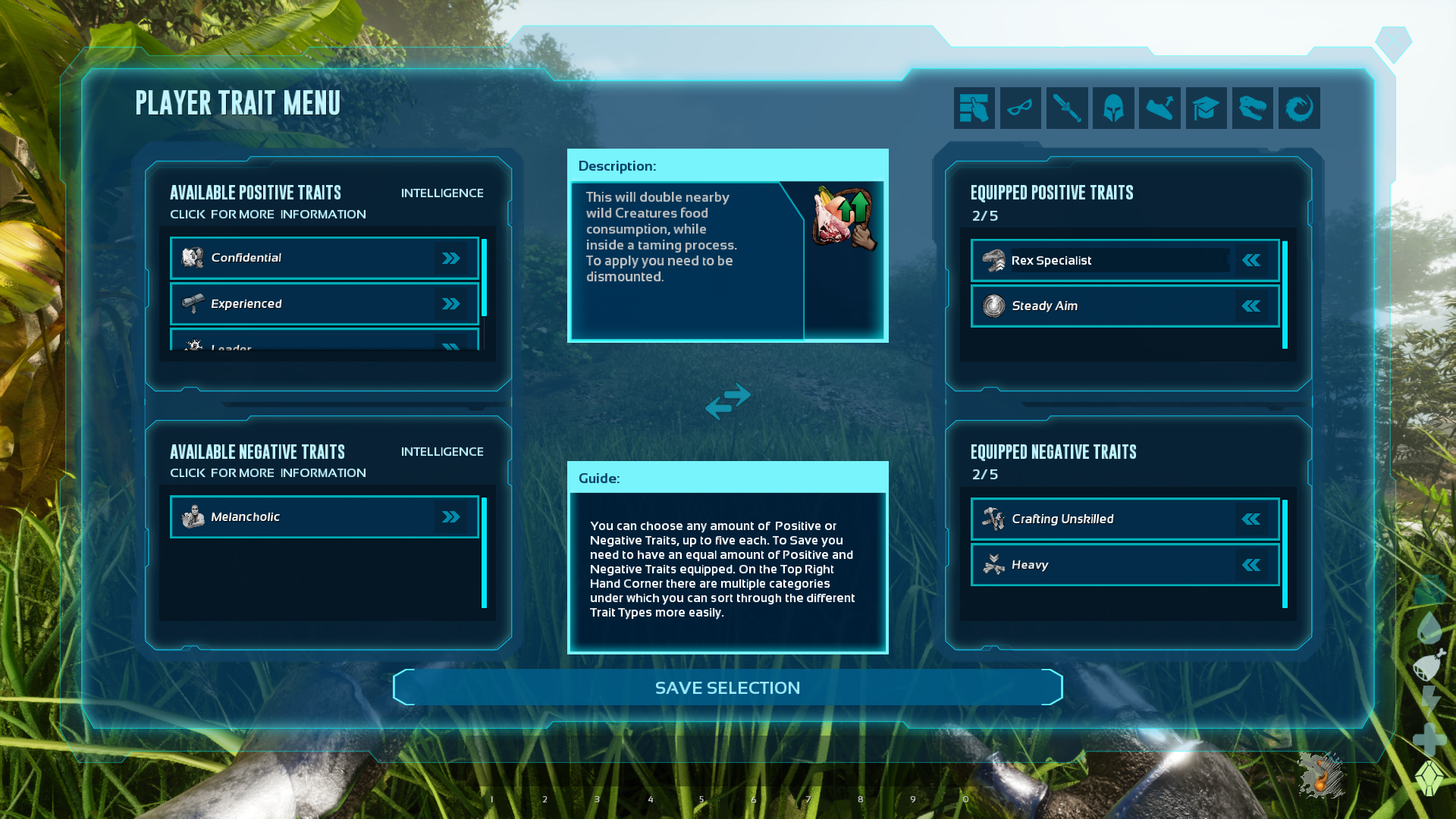
Task: Click the available positive traits scrollbar
Action: (x=484, y=278)
